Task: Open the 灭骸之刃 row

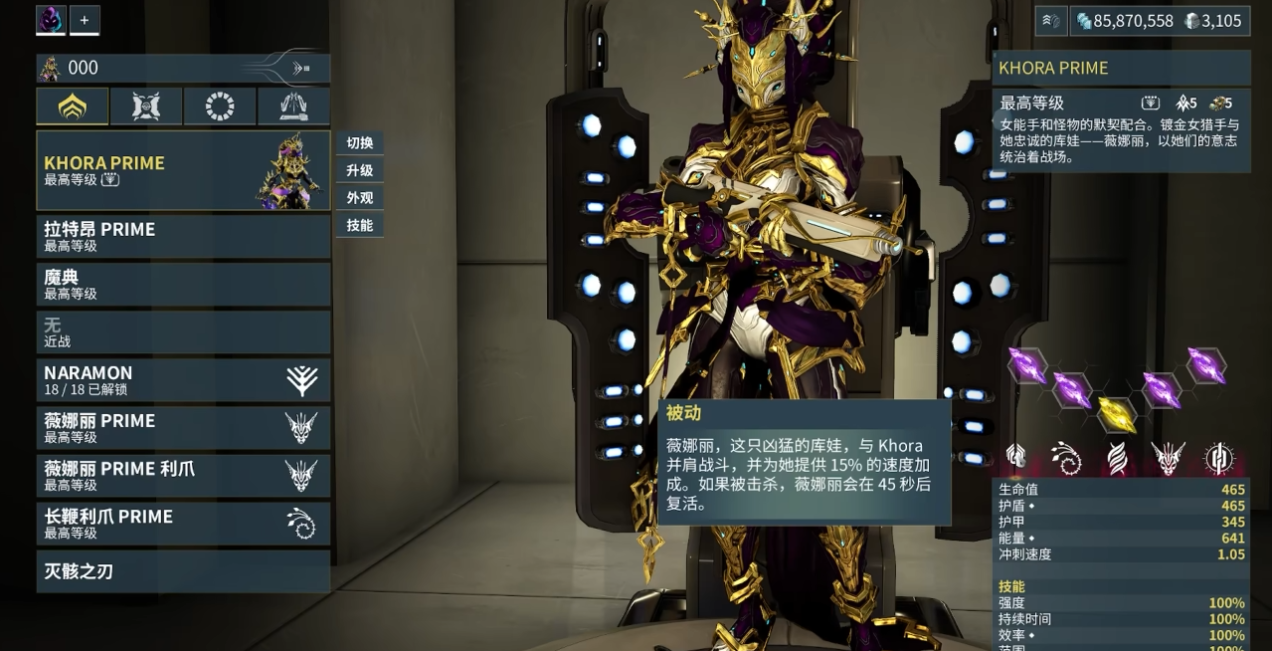Action: 183,572
